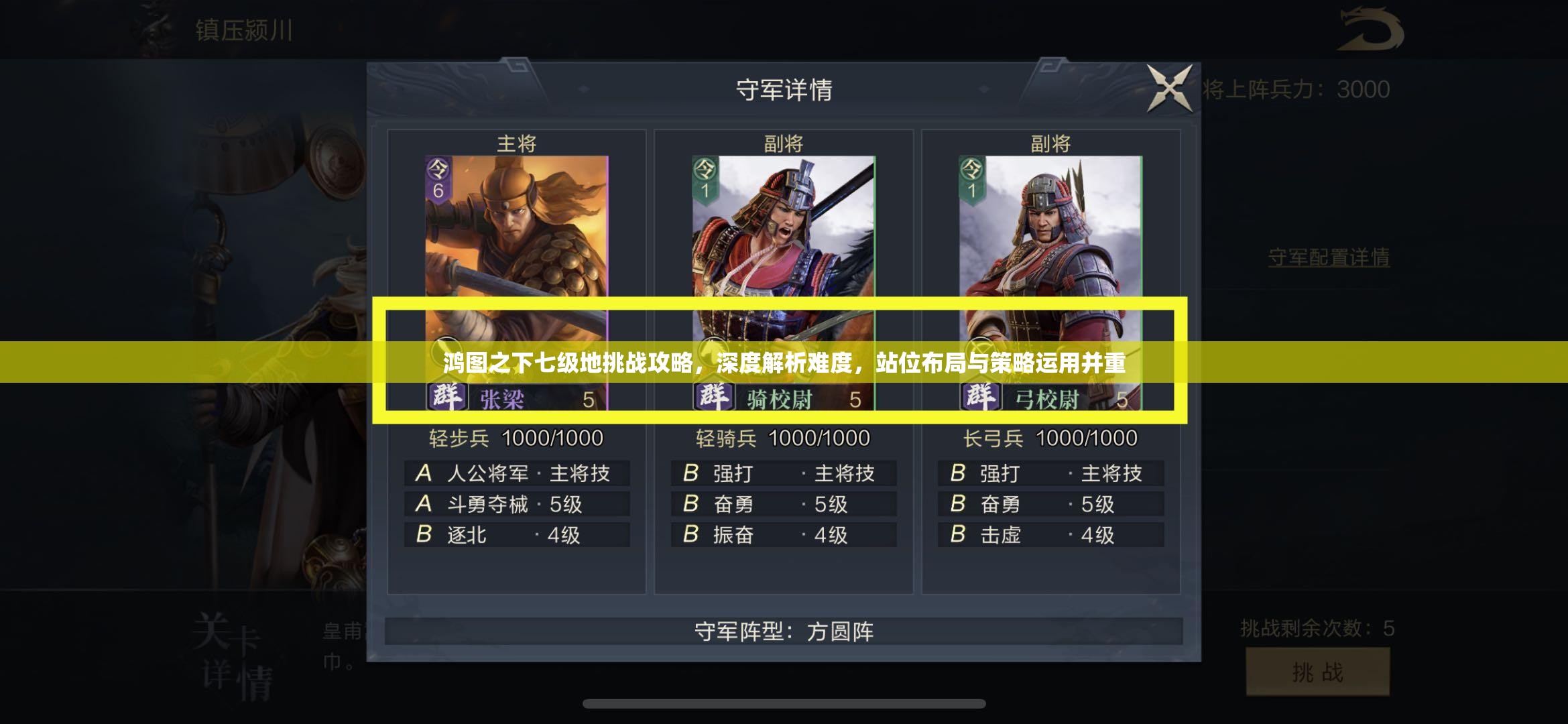Click the 轻步兵 1000/1000 troop gauge

click(x=516, y=437)
